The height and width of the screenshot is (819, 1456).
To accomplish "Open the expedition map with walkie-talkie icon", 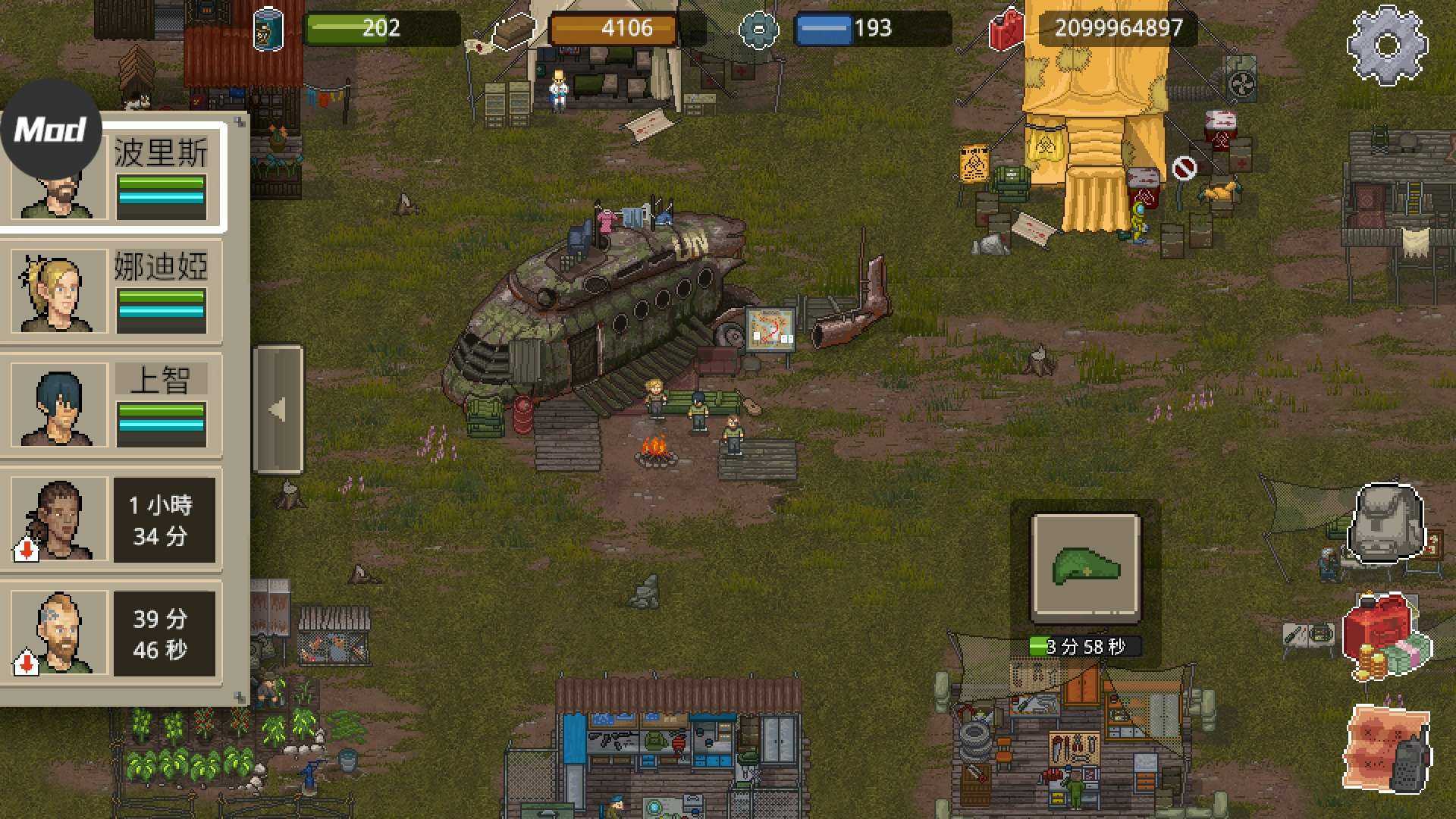I will click(x=1389, y=747).
